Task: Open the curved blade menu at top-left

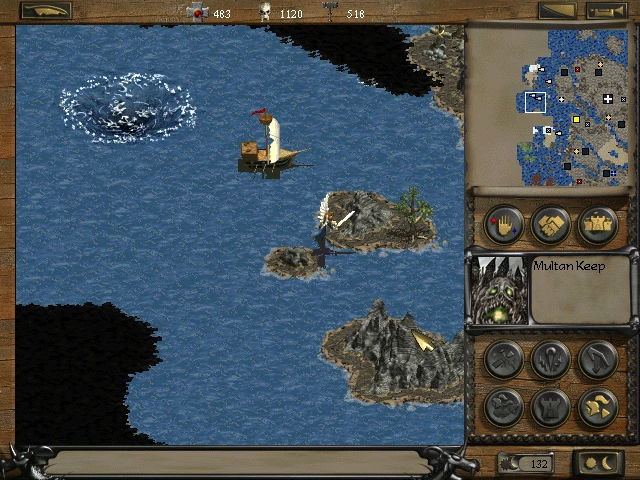Action: point(46,11)
